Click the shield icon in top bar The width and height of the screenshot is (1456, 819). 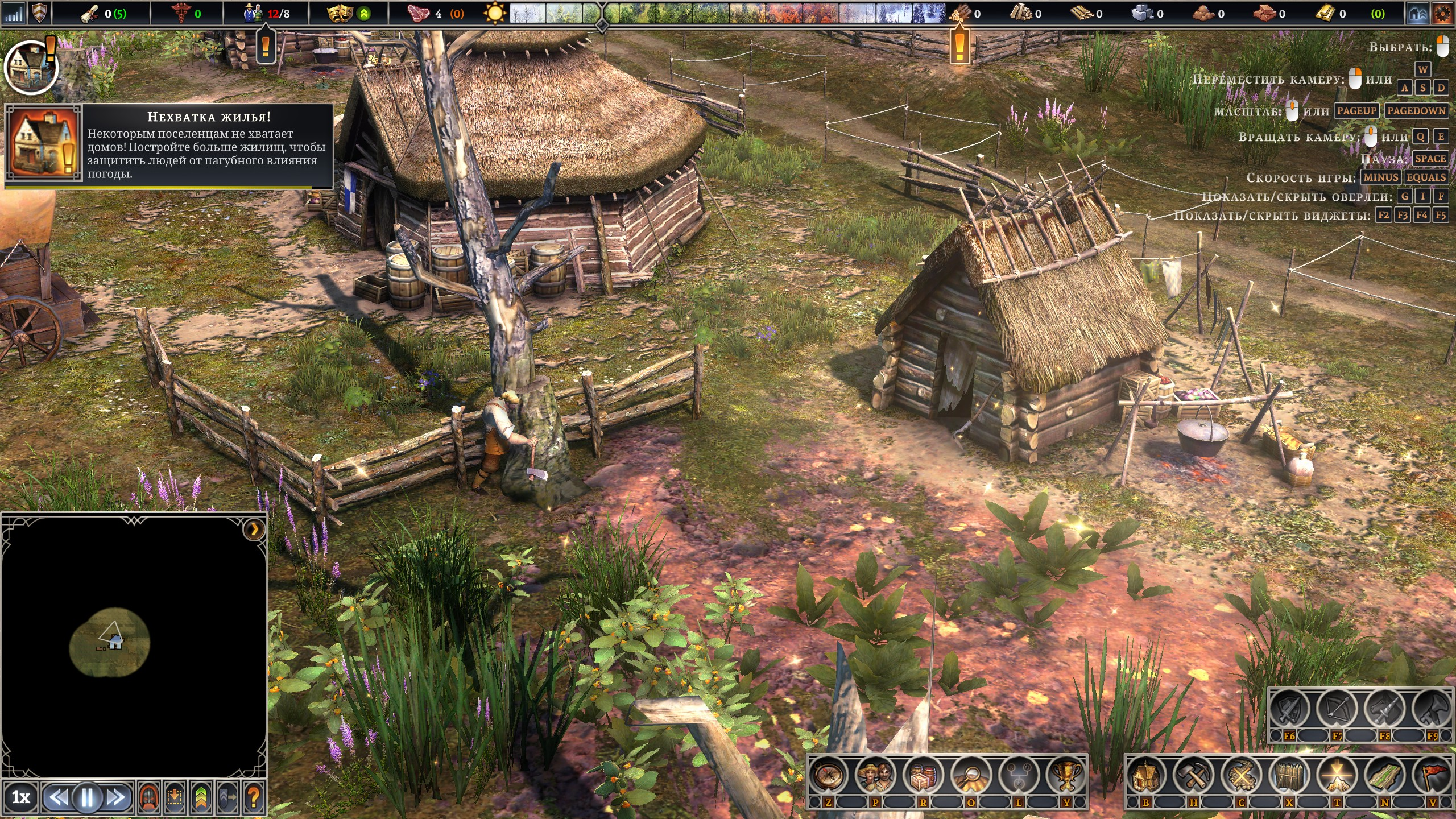[39, 14]
